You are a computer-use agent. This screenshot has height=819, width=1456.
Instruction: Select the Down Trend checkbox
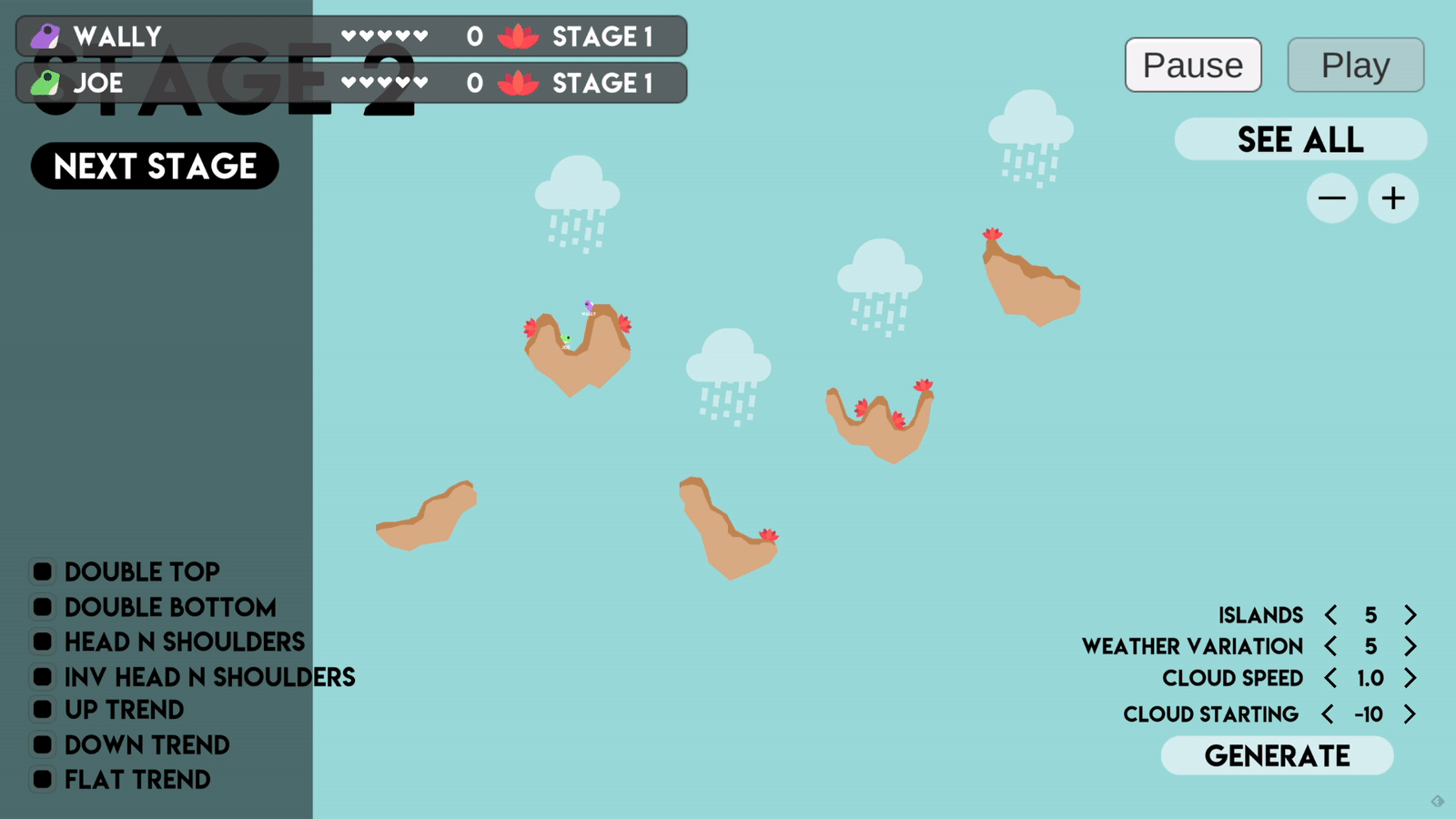coord(42,745)
